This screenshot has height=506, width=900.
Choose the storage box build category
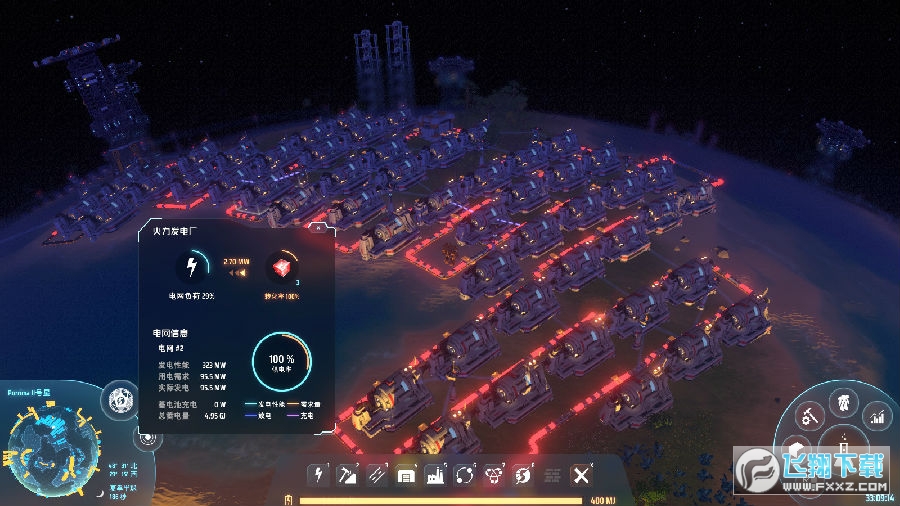click(406, 475)
